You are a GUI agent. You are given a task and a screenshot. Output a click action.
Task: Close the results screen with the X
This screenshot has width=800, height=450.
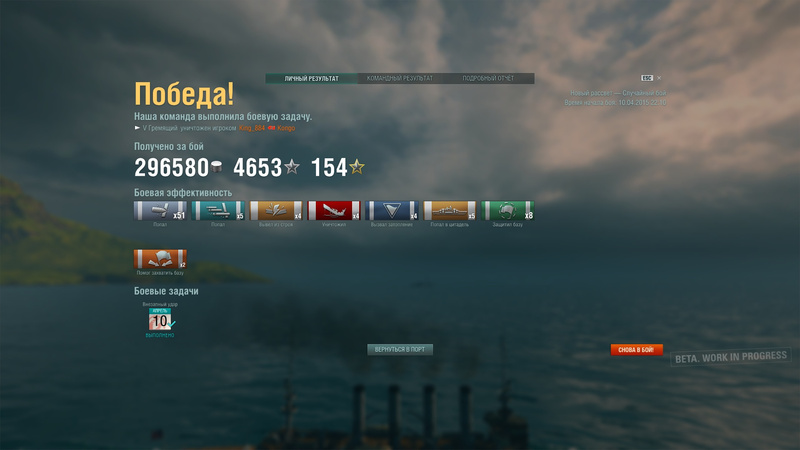click(660, 77)
